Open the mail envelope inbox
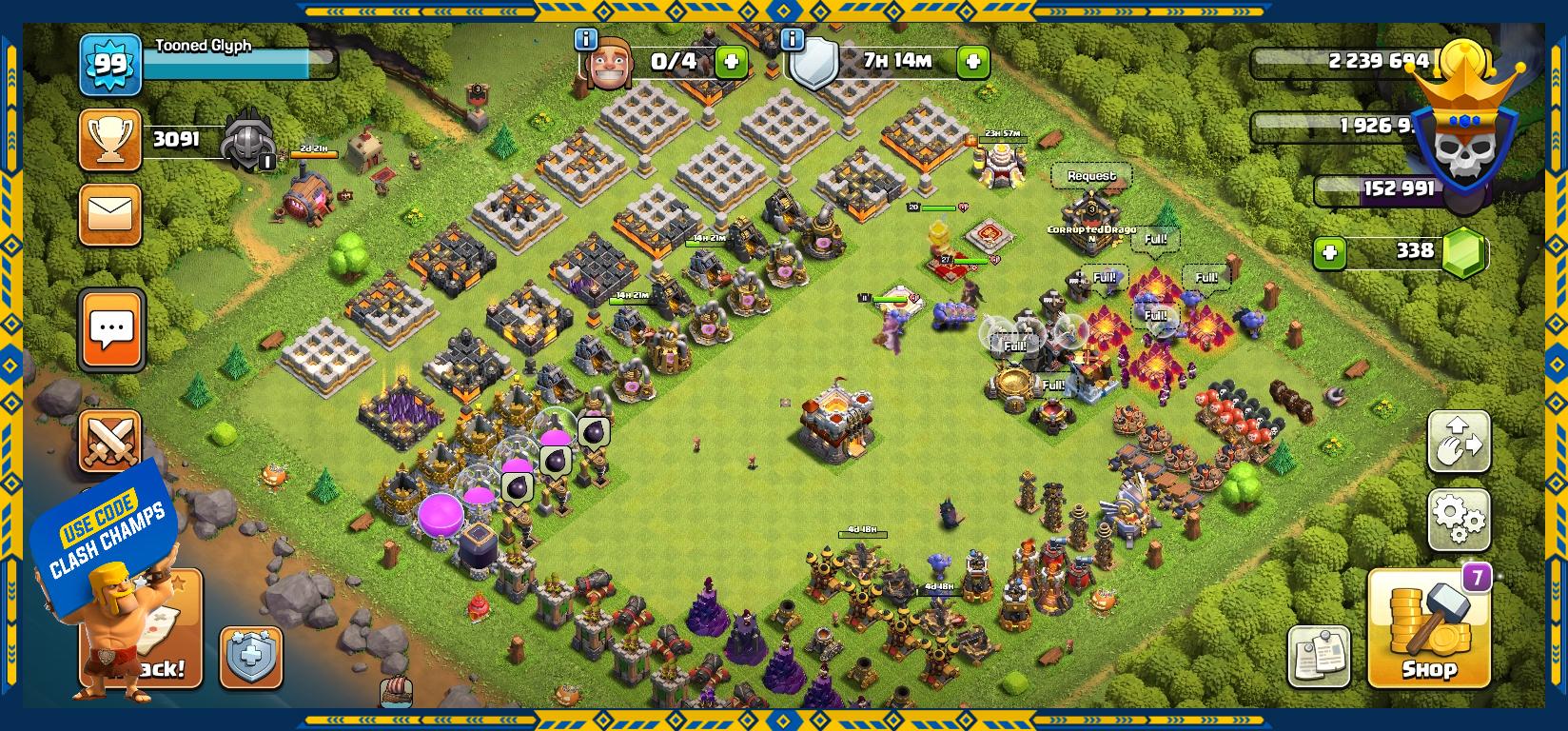 point(111,215)
